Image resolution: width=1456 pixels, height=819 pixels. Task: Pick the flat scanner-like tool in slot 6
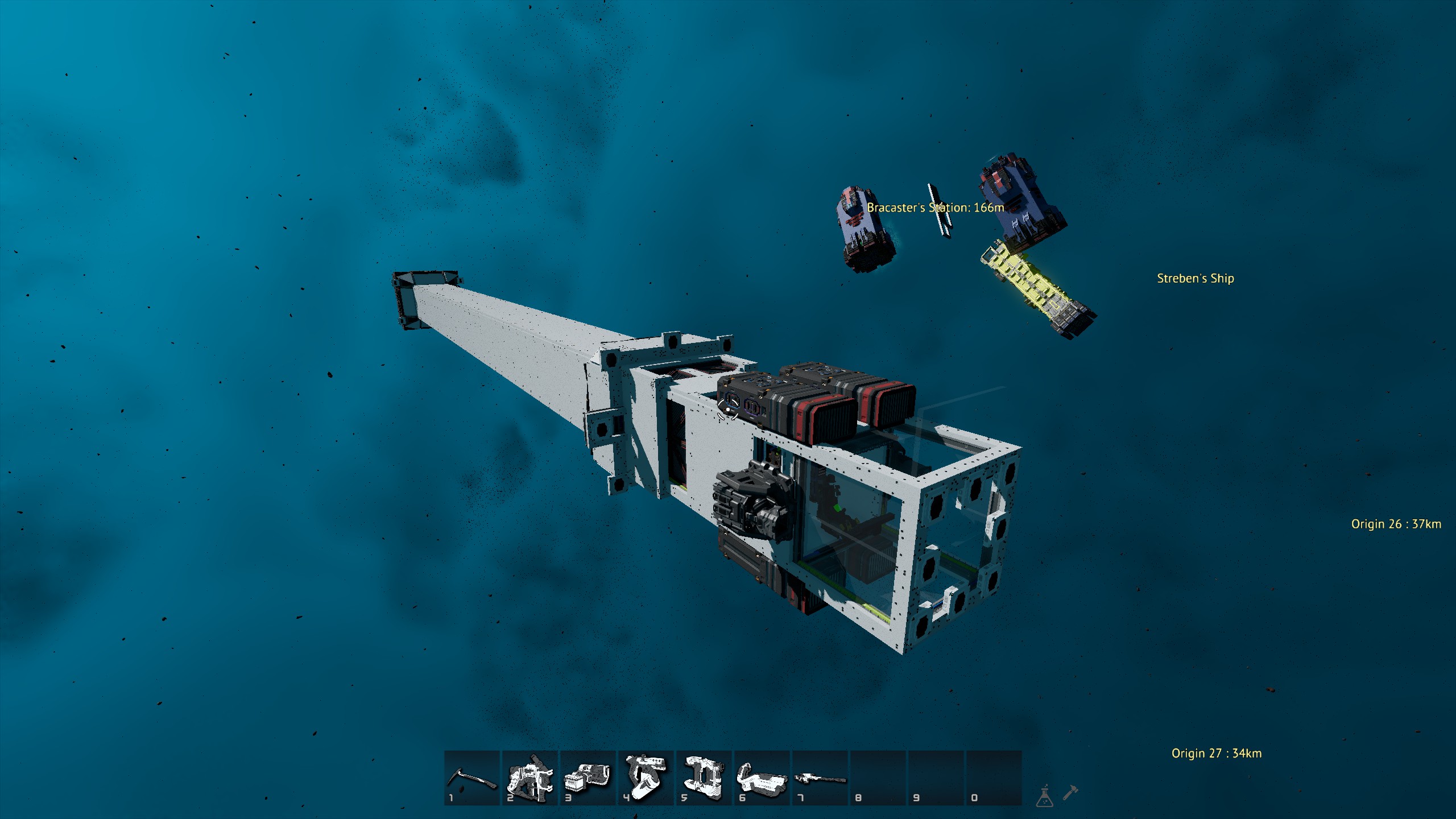[x=762, y=777]
